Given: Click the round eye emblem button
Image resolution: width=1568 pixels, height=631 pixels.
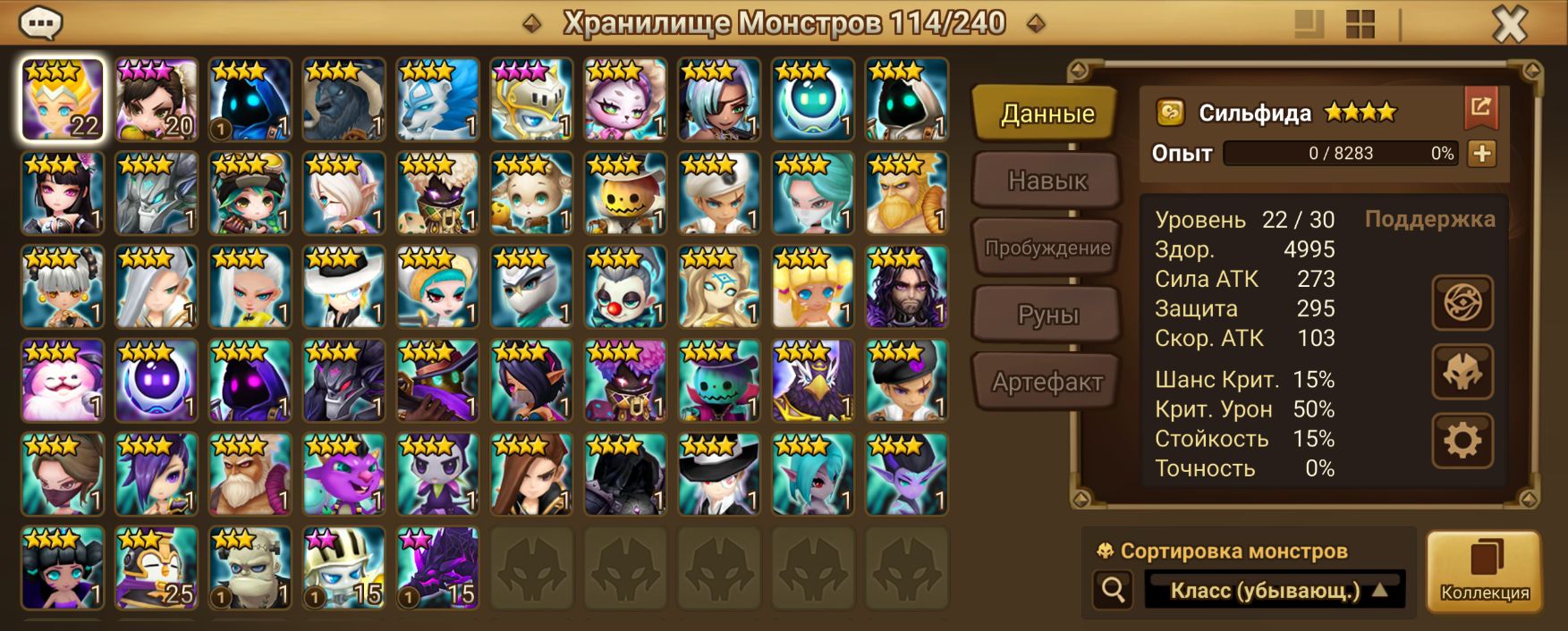Looking at the screenshot, I should 1462,303.
